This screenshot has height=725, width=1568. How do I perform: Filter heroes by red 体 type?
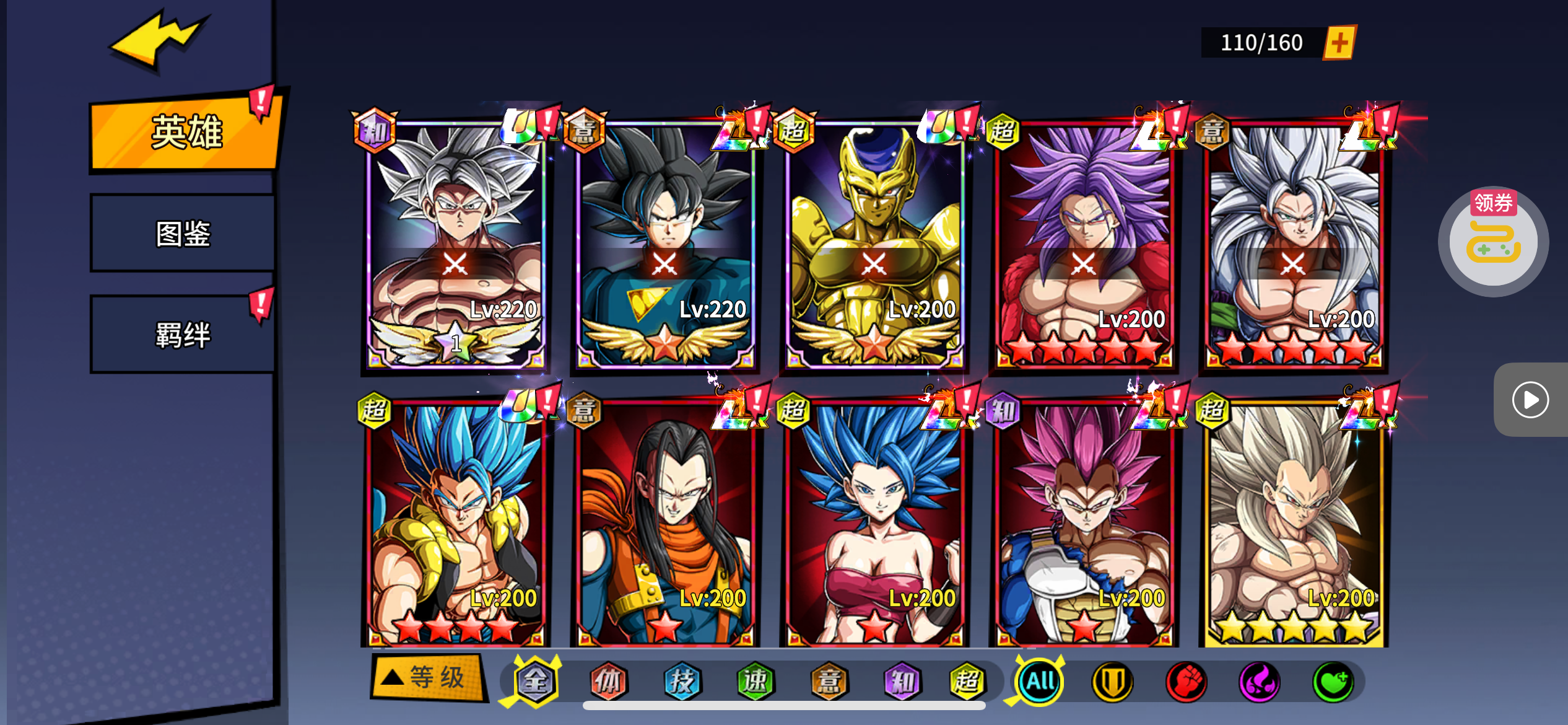609,682
